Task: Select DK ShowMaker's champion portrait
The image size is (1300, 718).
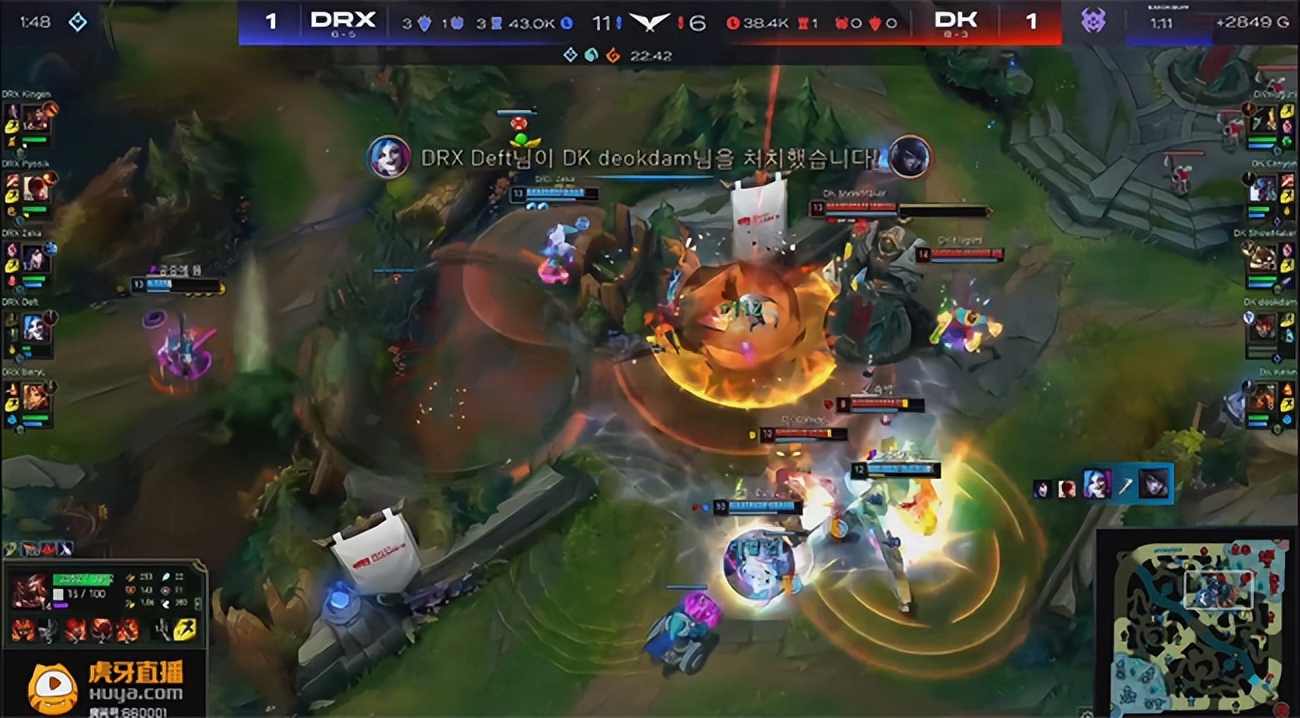Action: 1264,257
